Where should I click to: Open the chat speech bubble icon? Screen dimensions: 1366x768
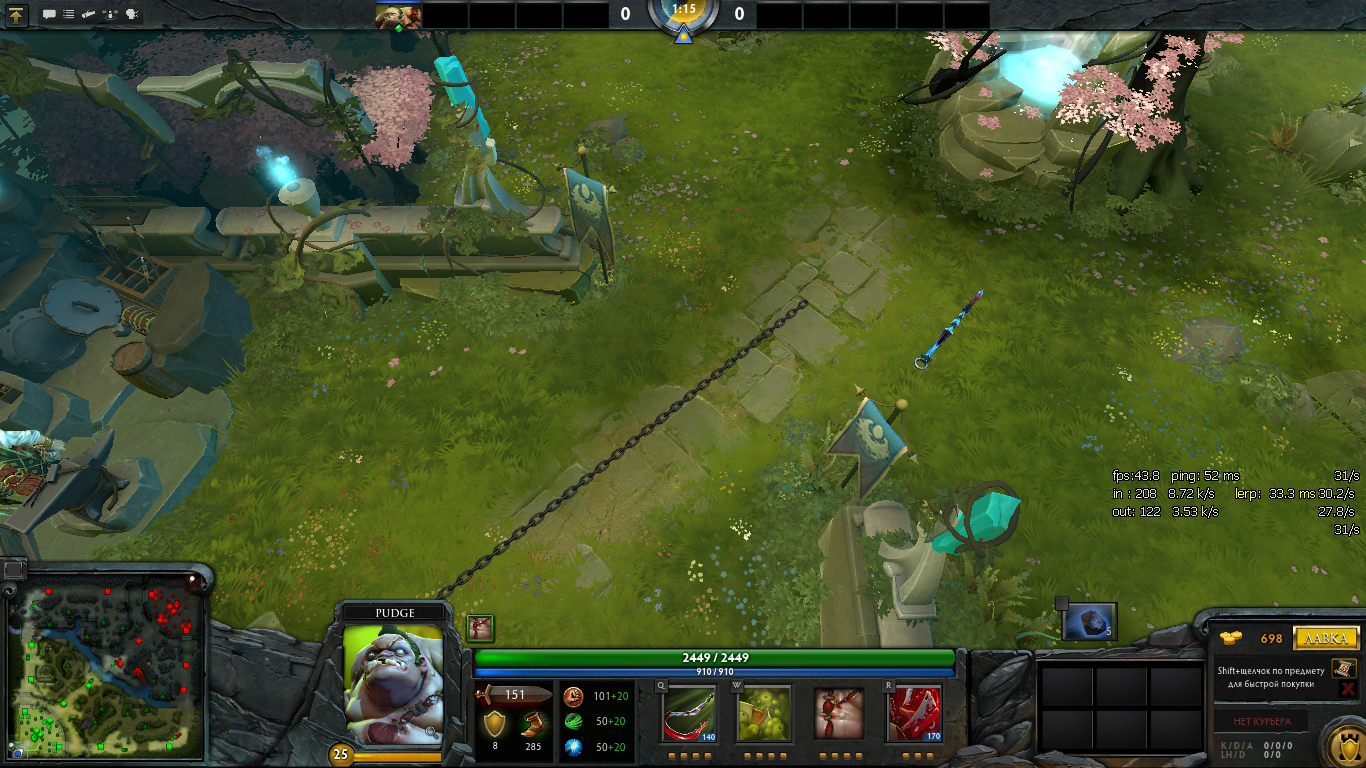tap(49, 15)
